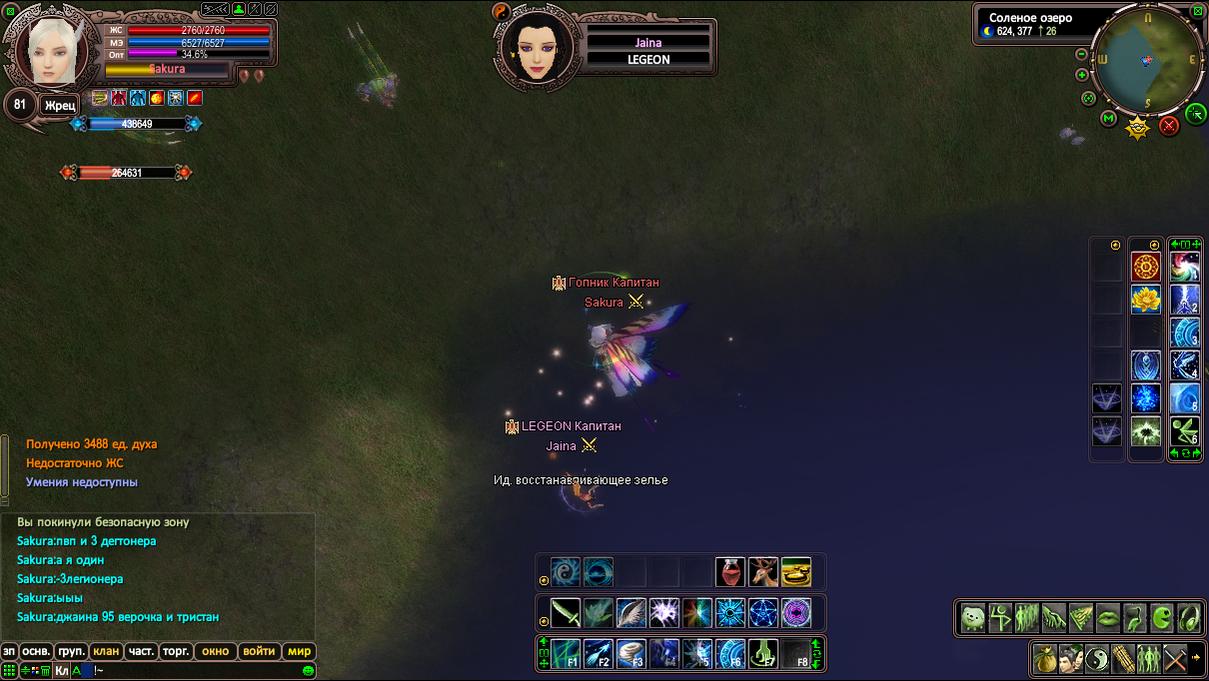The image size is (1209, 681).
Task: Click the red crossed-swords PK button
Action: [x=1168, y=126]
